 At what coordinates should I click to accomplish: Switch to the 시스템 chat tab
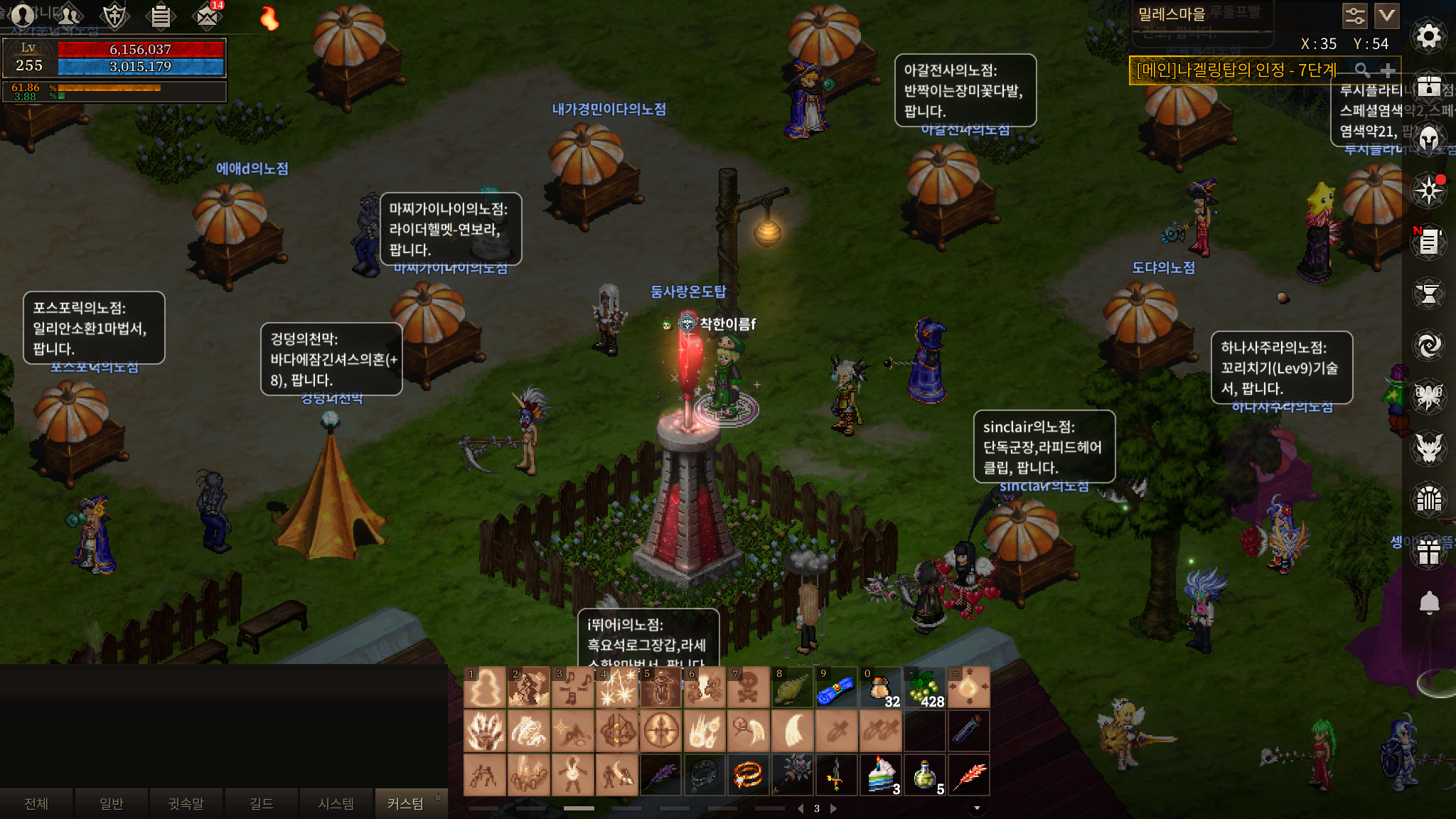coord(336,803)
